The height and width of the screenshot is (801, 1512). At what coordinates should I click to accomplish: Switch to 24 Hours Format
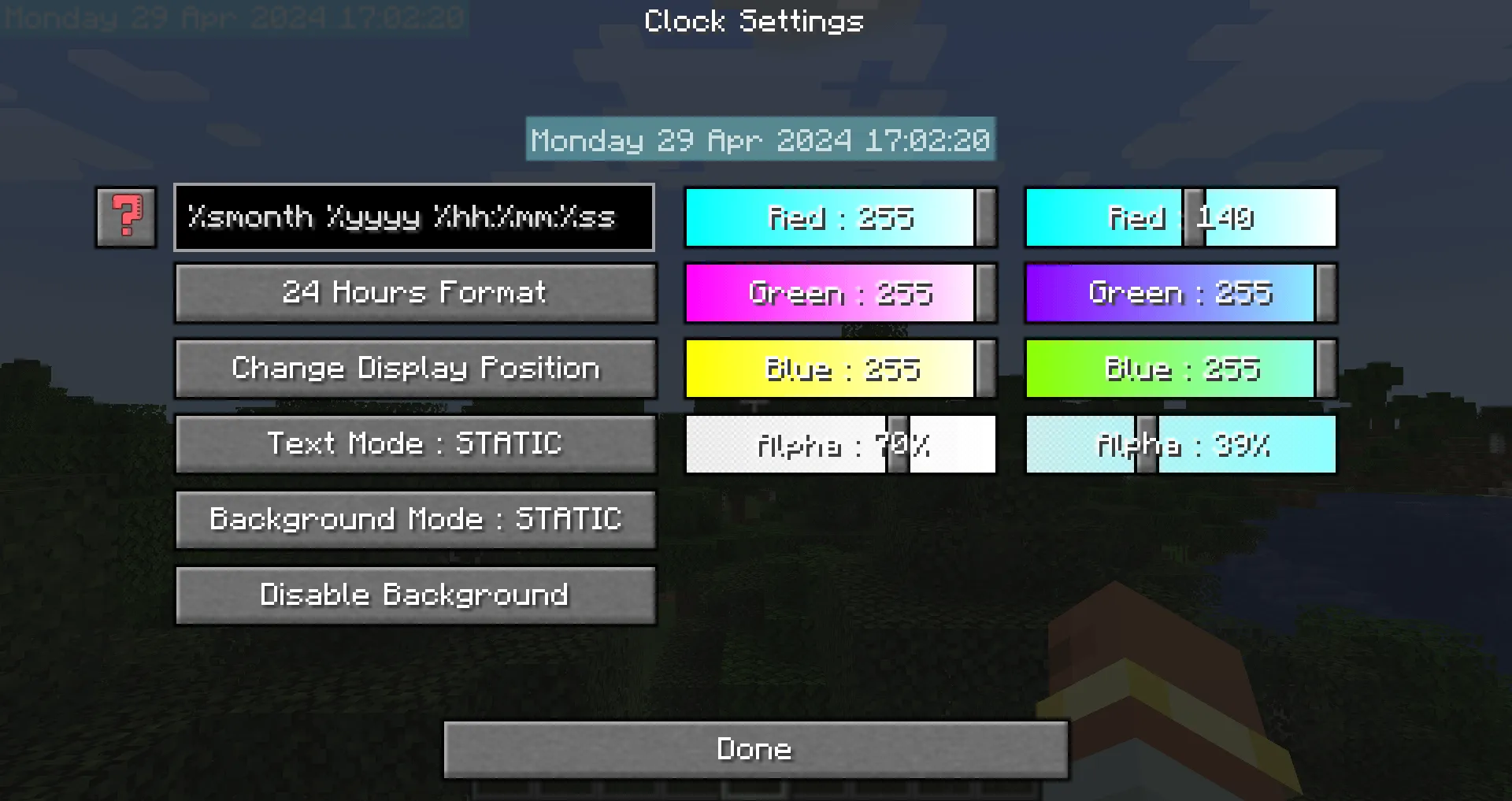415,292
